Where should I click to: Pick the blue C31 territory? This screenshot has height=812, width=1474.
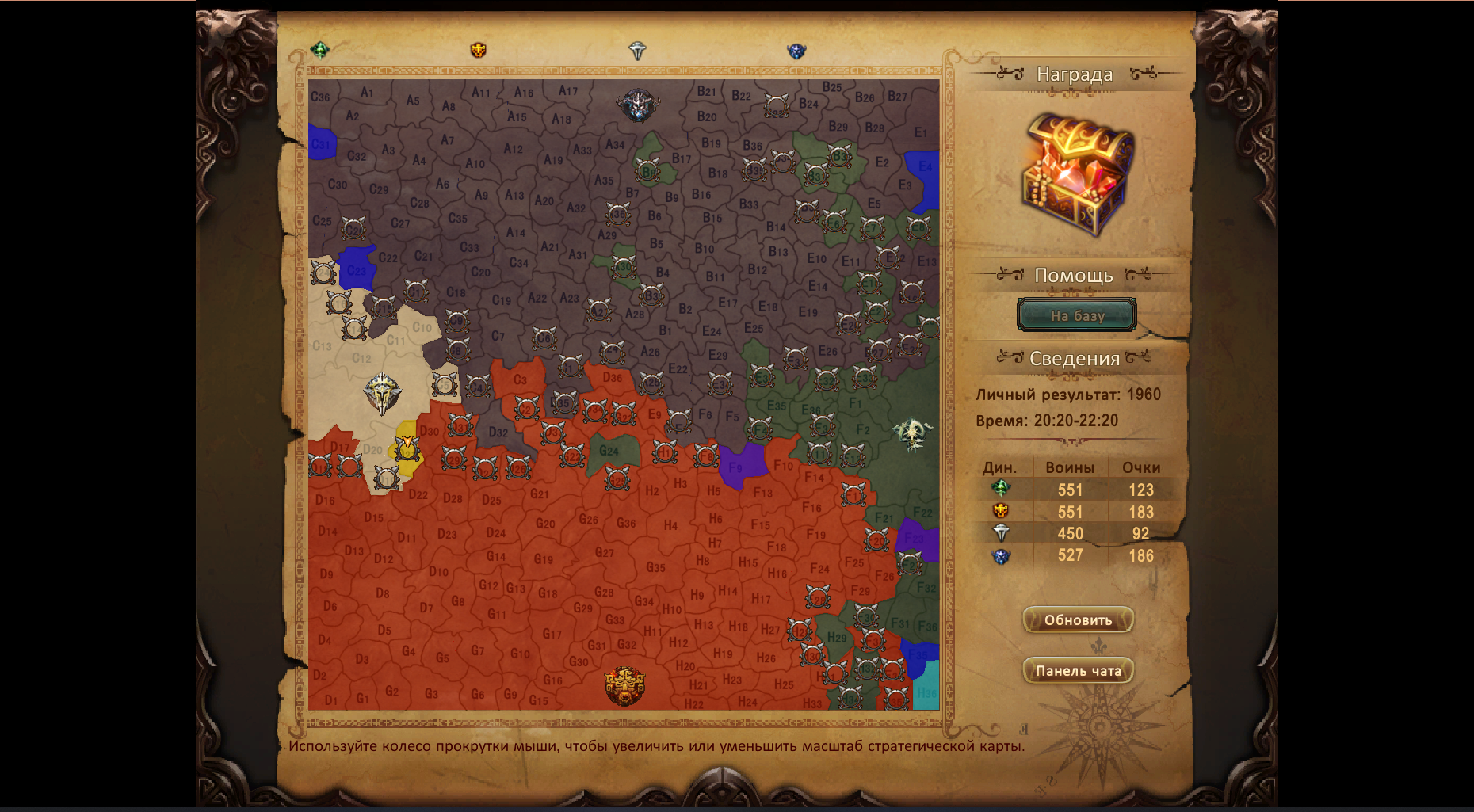tap(321, 144)
